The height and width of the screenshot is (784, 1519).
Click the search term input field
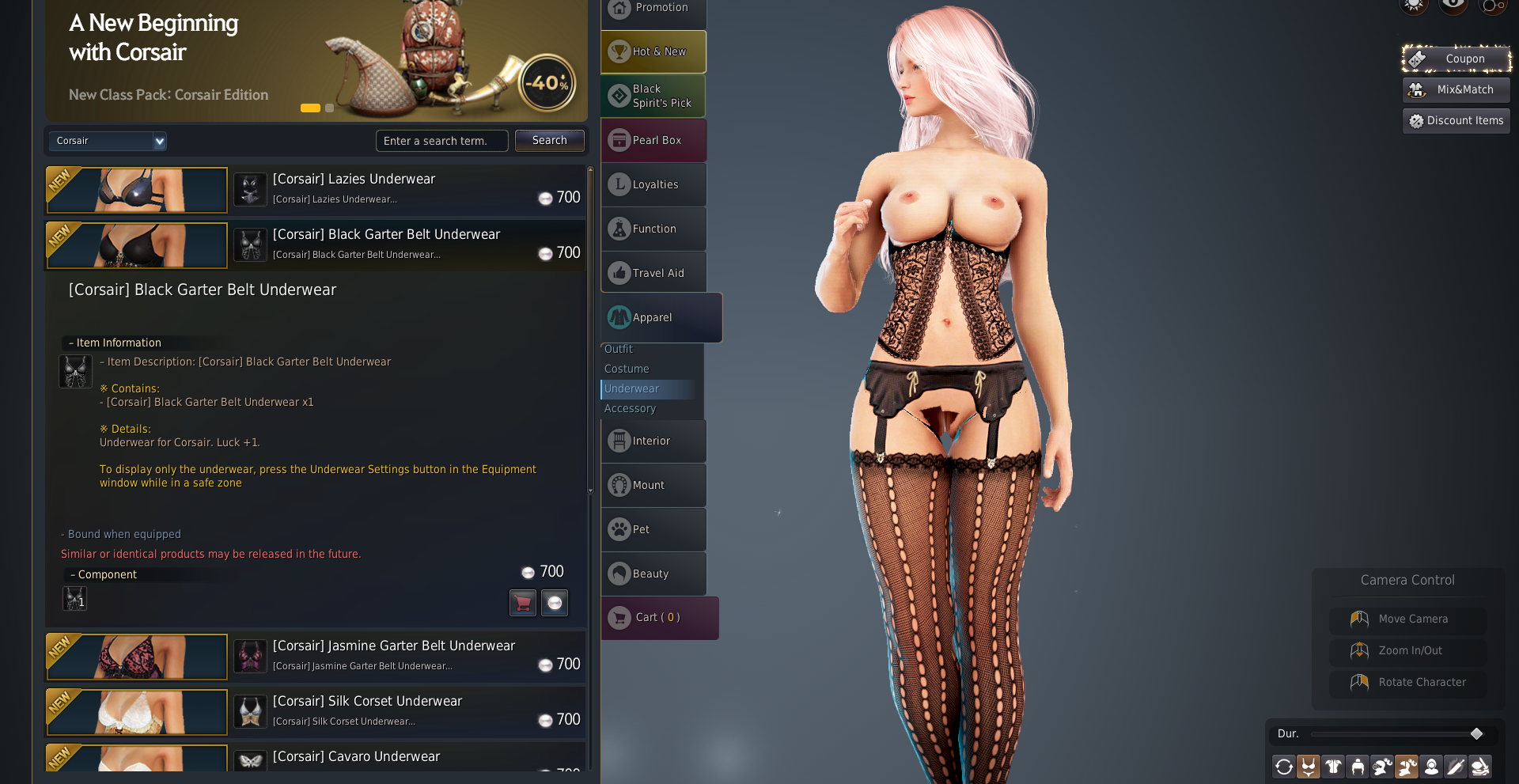click(x=441, y=141)
